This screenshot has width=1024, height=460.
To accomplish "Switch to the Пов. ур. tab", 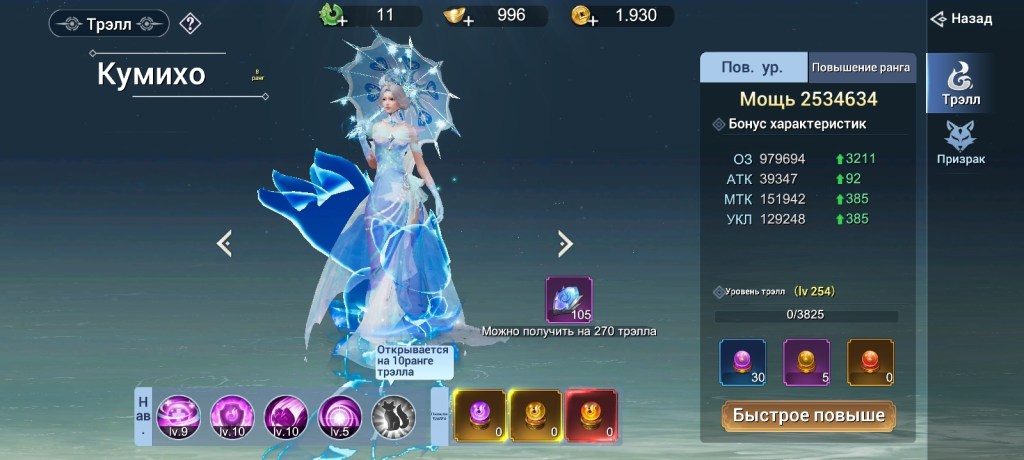I will (753, 68).
